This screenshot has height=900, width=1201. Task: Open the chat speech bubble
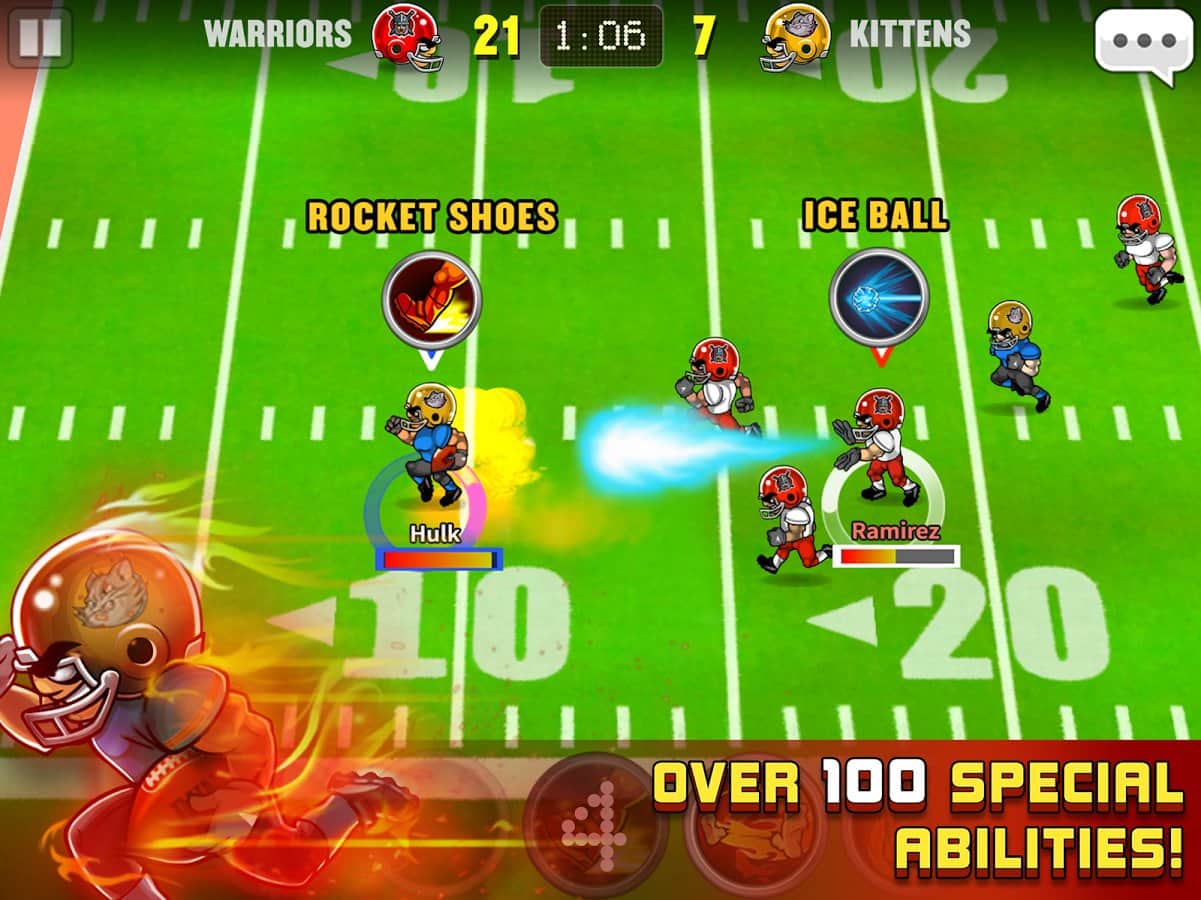tap(1143, 41)
